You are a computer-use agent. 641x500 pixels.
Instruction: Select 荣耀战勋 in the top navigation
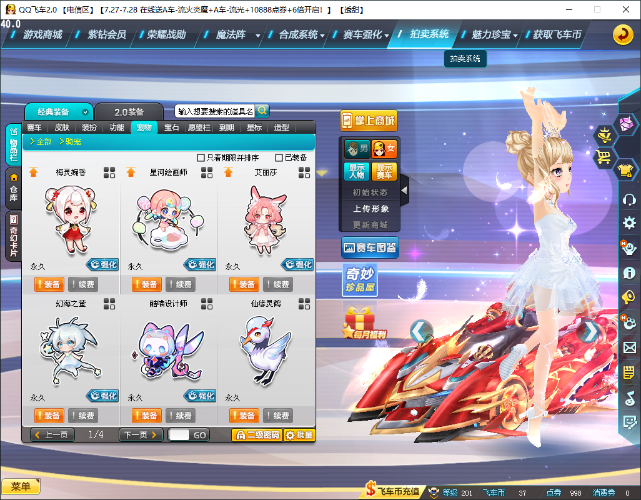(165, 34)
